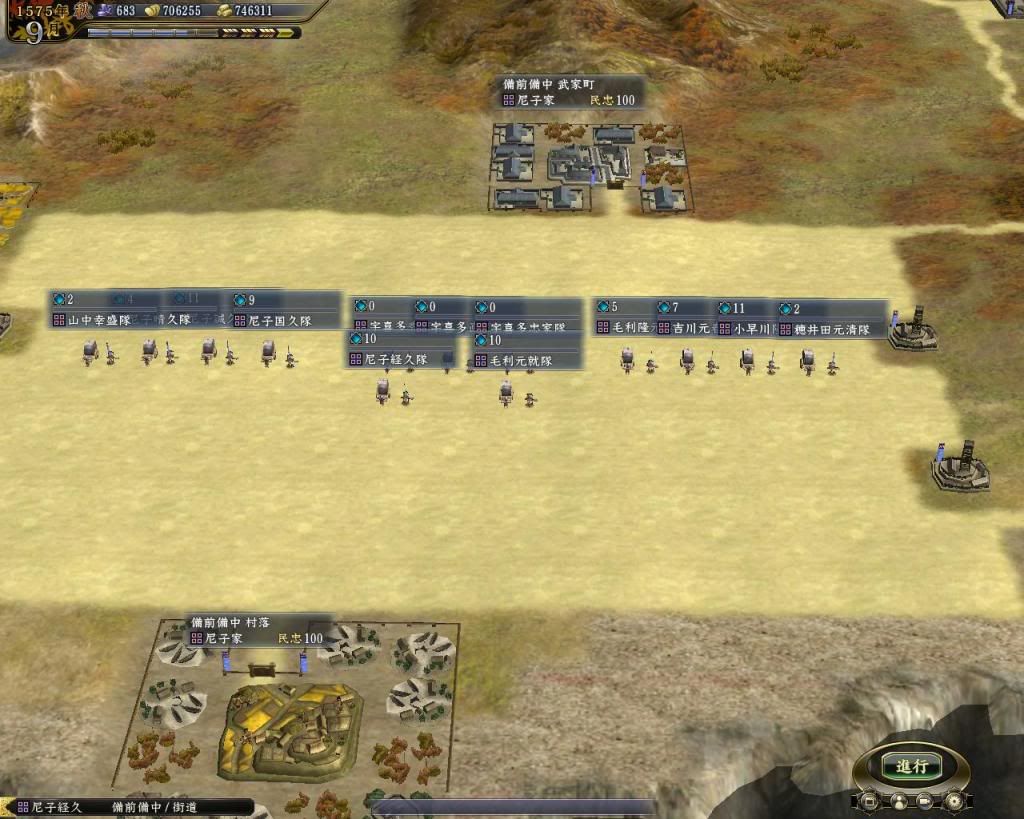The image size is (1024, 819).
Task: Select the 尼子国久隊 unit label
Action: [280, 321]
